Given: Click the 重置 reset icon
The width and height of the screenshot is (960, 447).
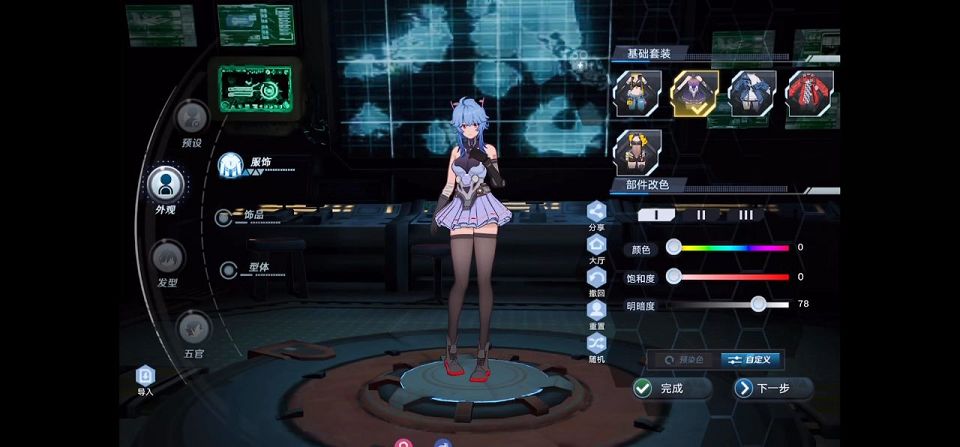Looking at the screenshot, I should click(597, 311).
